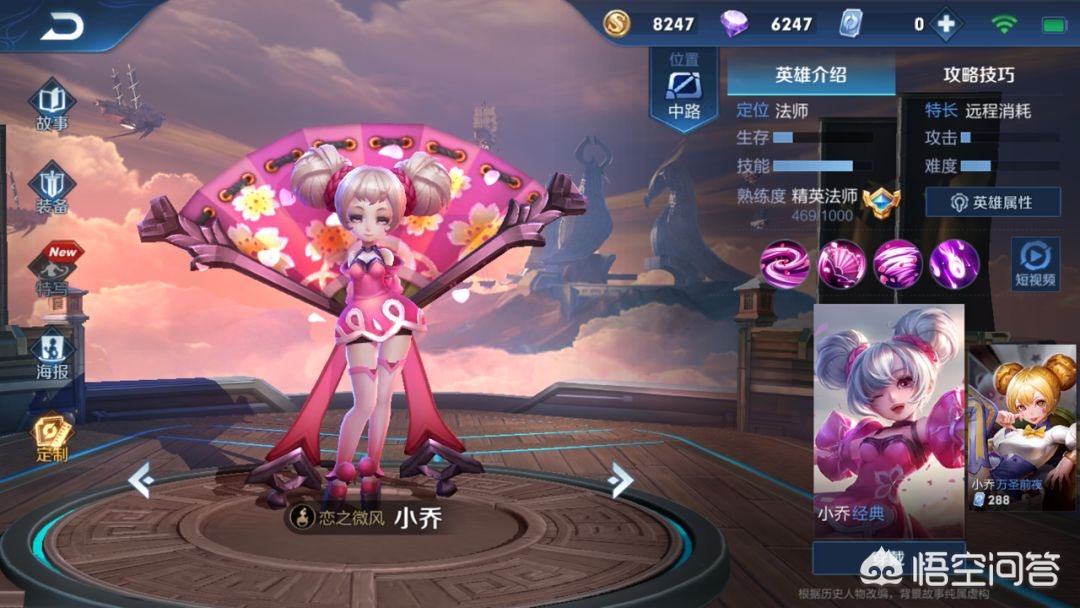
Task: Show previous hero with left arrow
Action: [140, 480]
